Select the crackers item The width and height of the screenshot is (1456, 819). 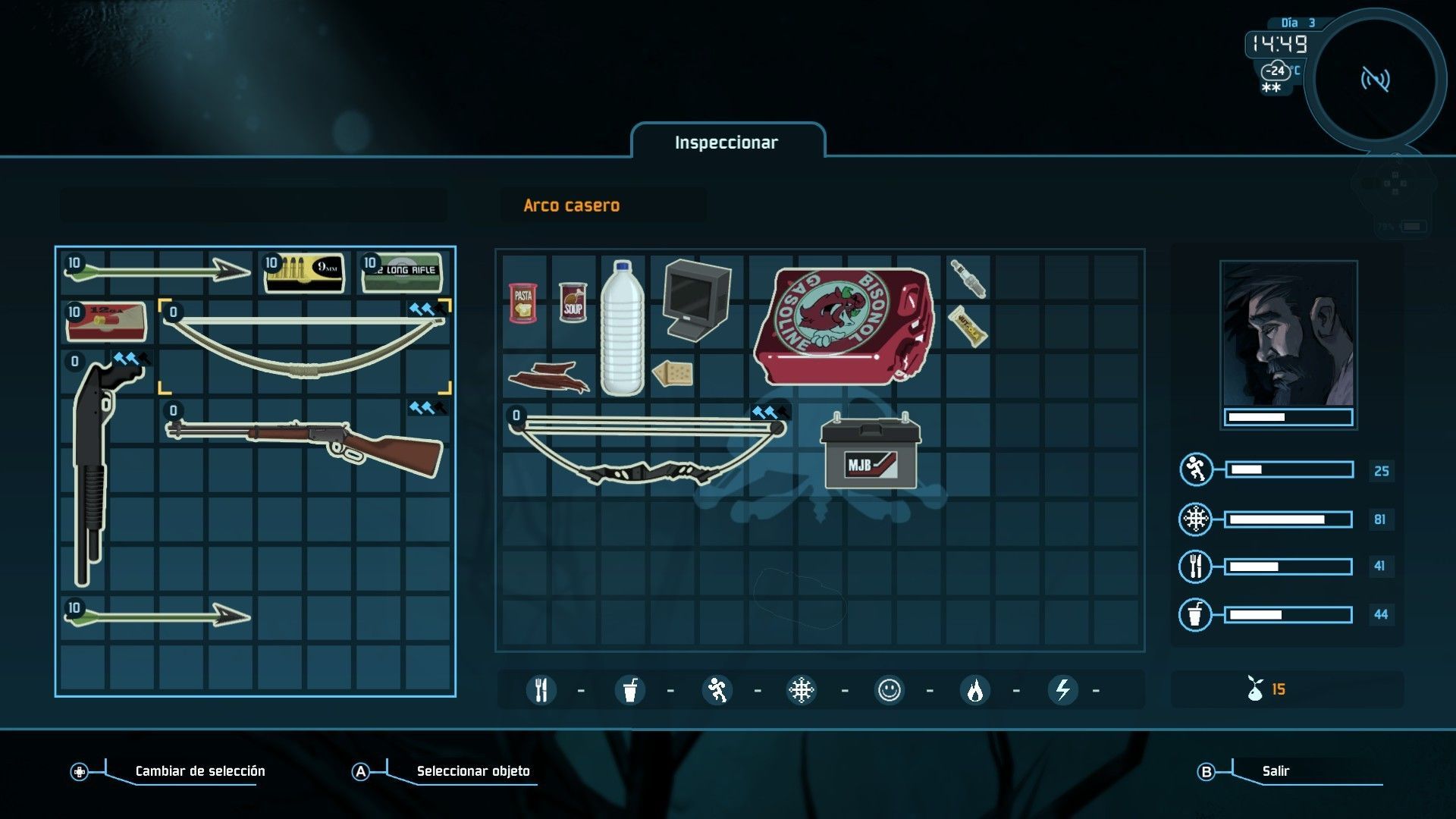[x=672, y=373]
